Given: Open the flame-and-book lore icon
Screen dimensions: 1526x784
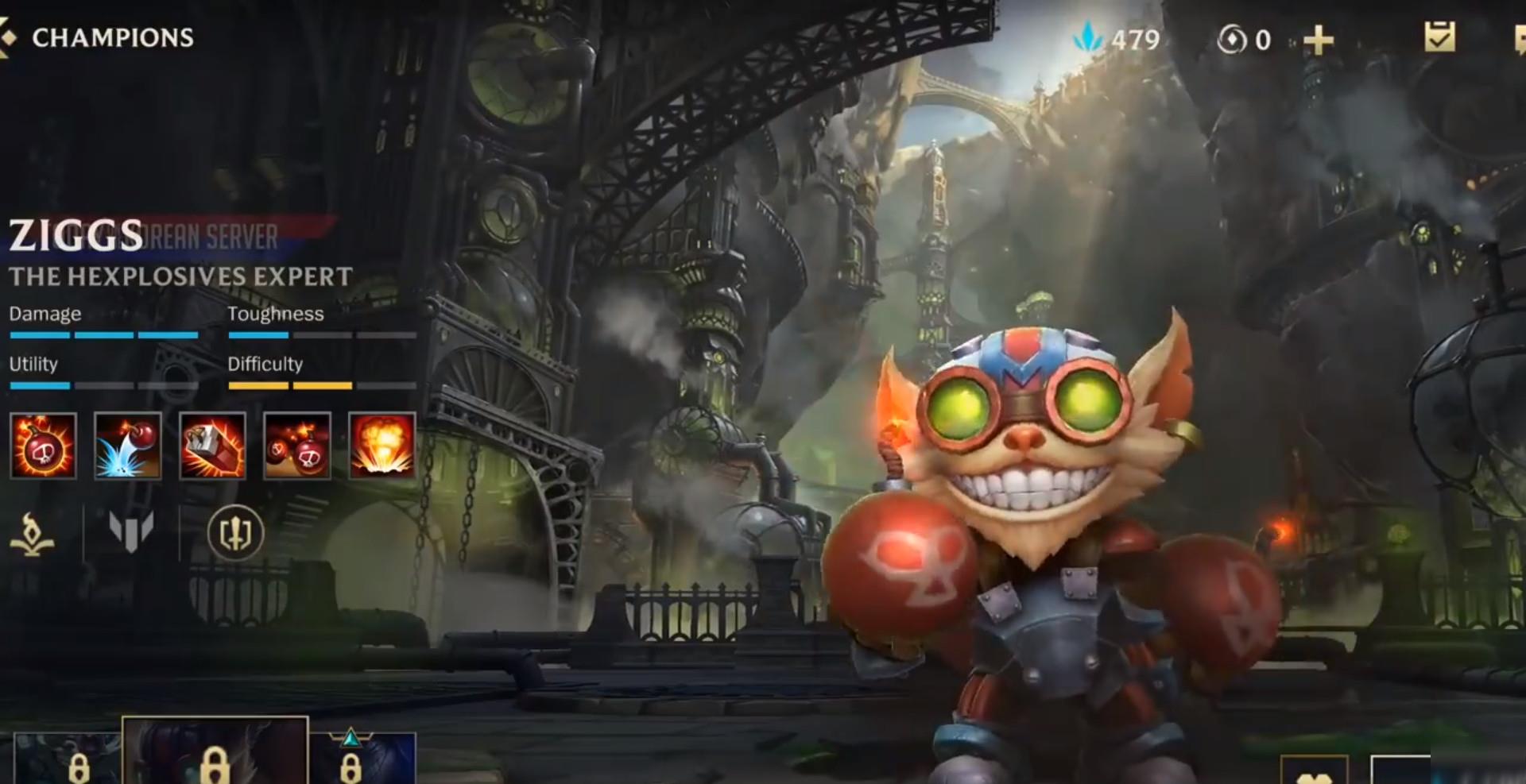Looking at the screenshot, I should pyautogui.click(x=32, y=533).
